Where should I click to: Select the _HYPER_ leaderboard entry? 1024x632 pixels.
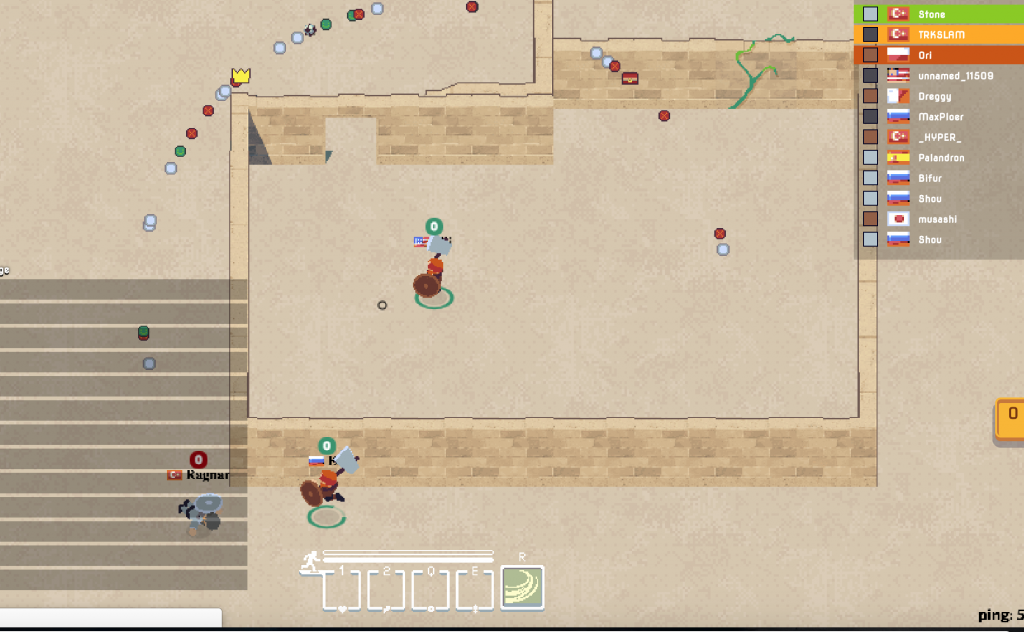point(938,137)
